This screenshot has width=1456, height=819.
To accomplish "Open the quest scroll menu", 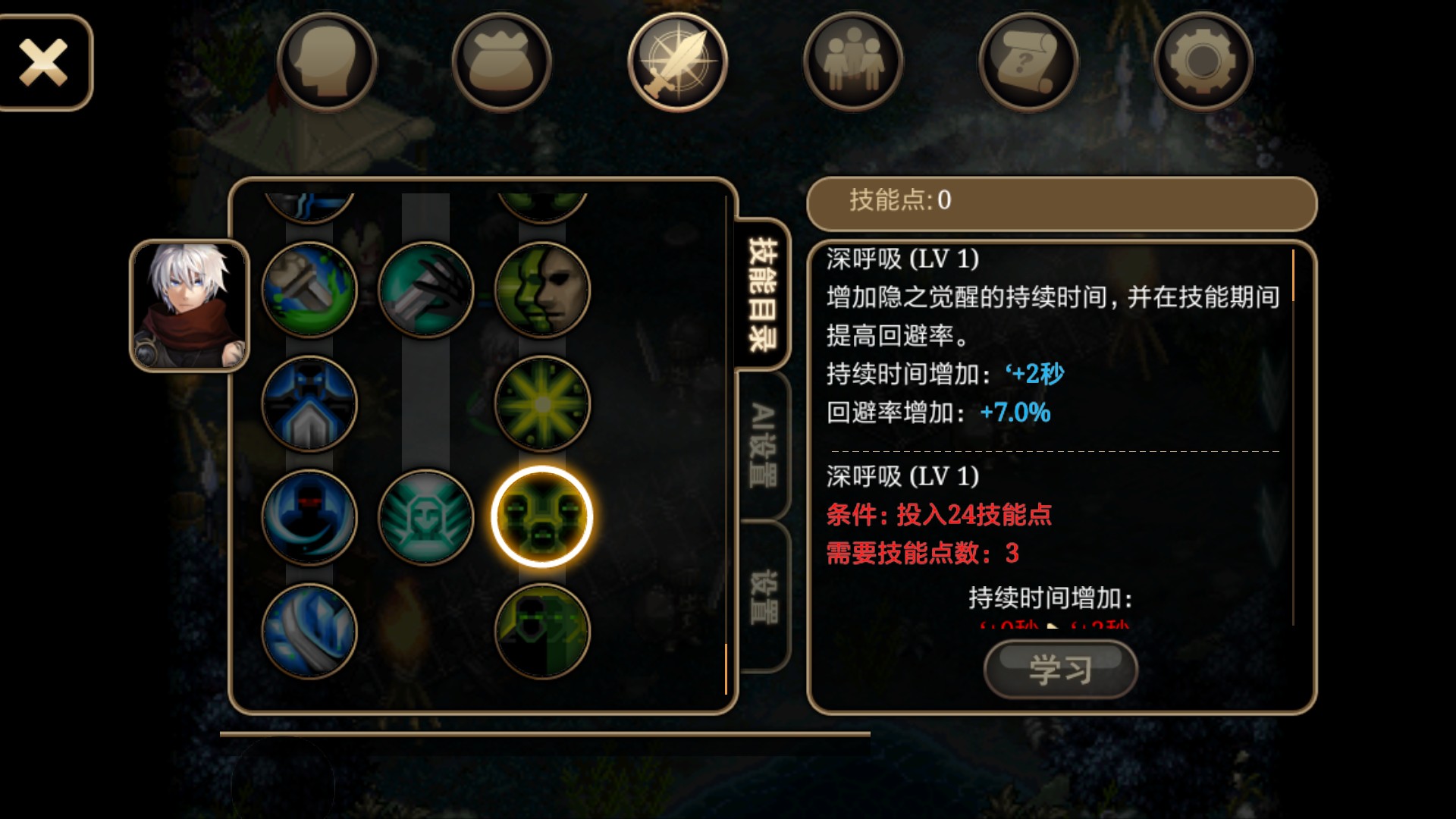I will point(1028,62).
